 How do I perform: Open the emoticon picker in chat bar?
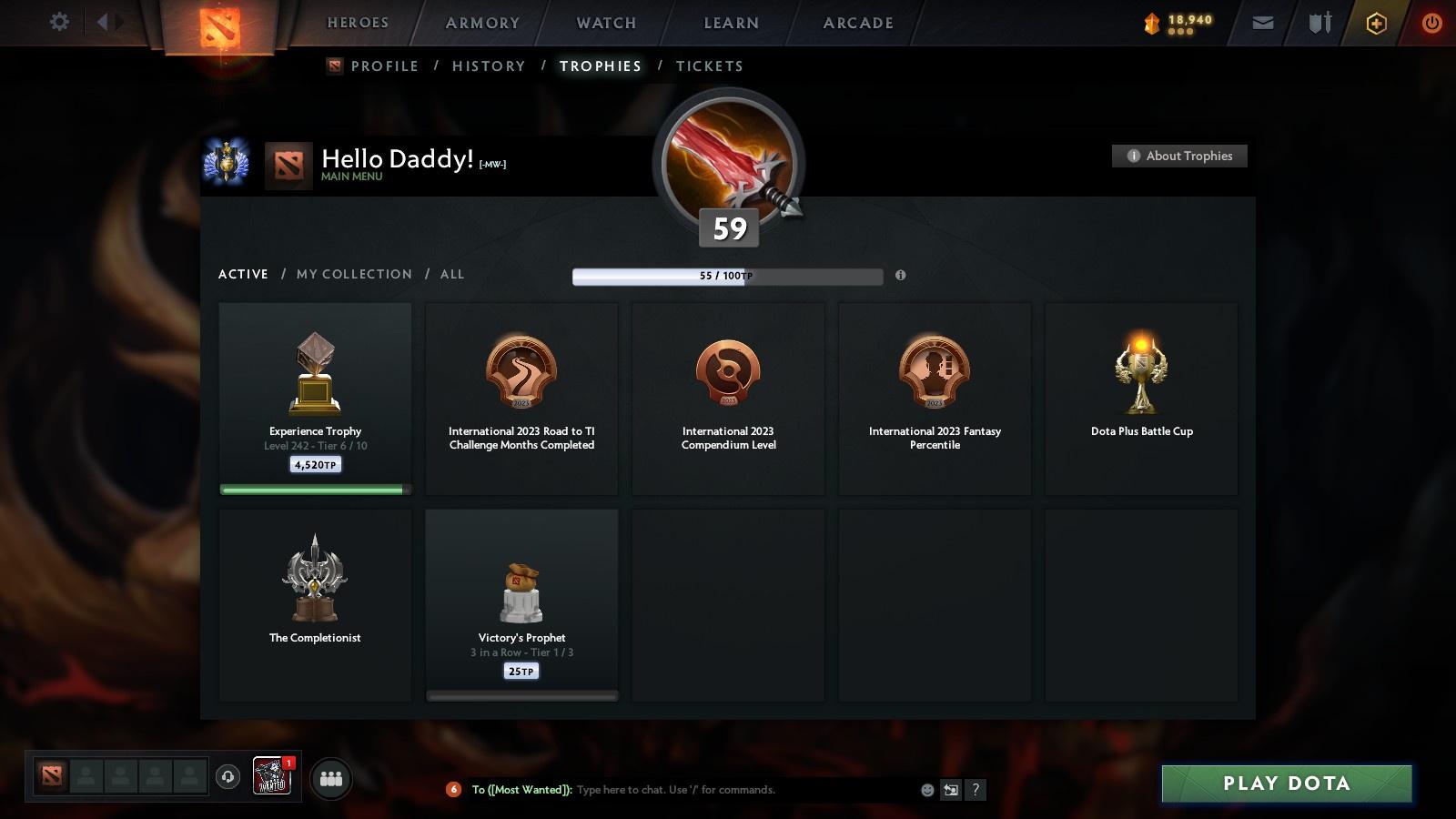coord(926,790)
